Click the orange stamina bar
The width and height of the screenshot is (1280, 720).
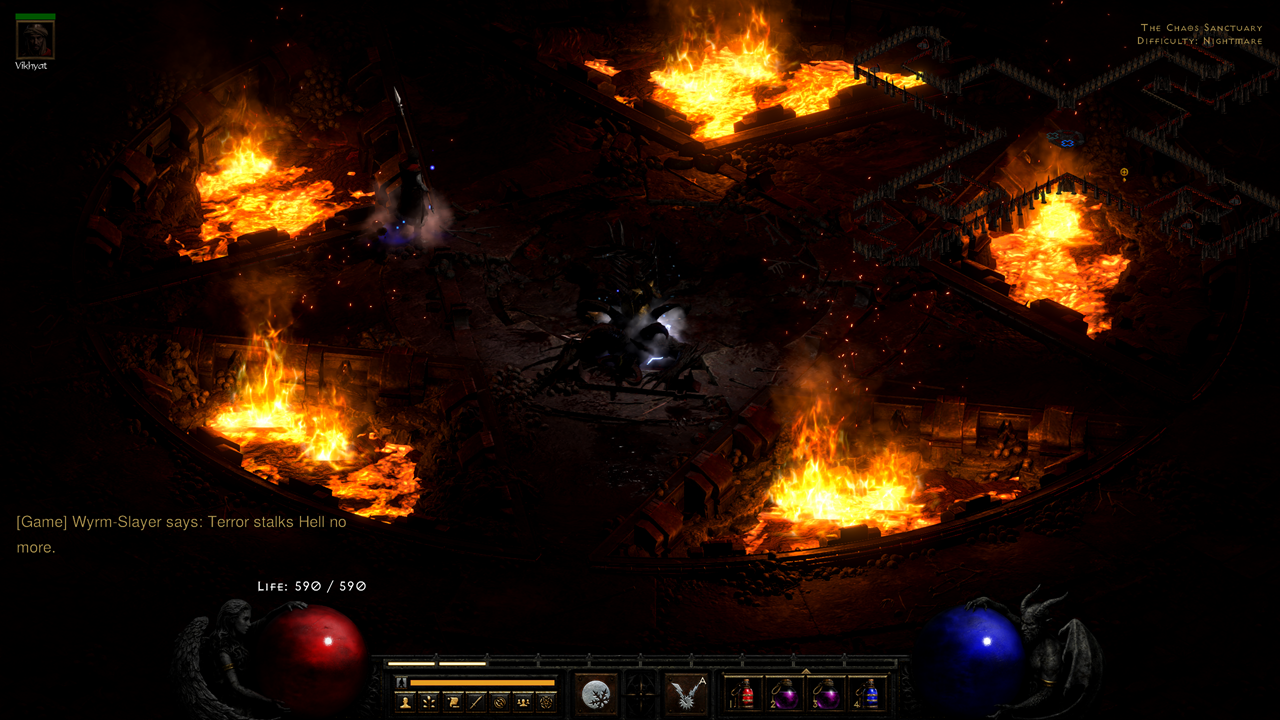pos(483,682)
